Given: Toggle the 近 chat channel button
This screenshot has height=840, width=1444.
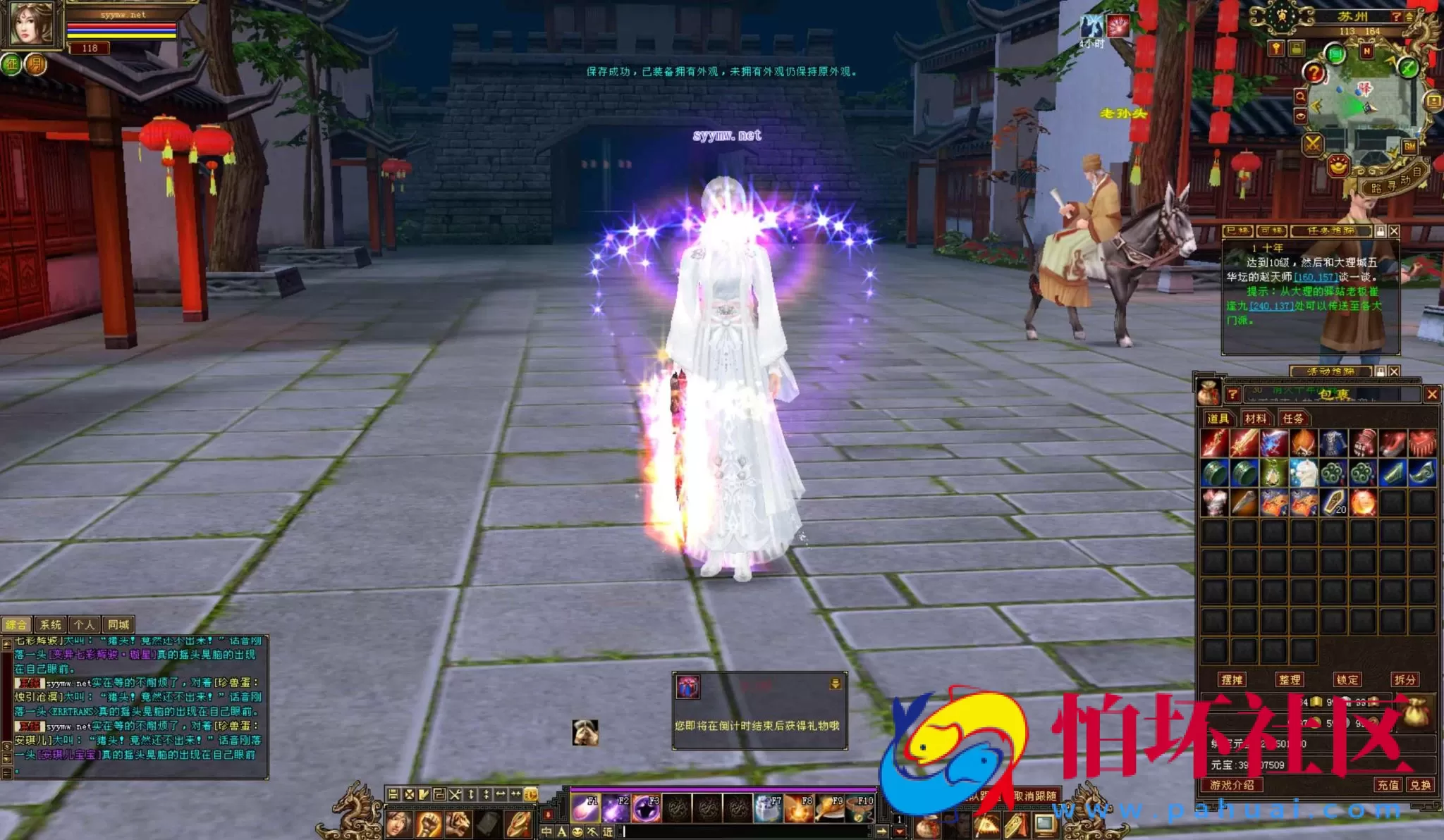Looking at the screenshot, I should point(608,831).
